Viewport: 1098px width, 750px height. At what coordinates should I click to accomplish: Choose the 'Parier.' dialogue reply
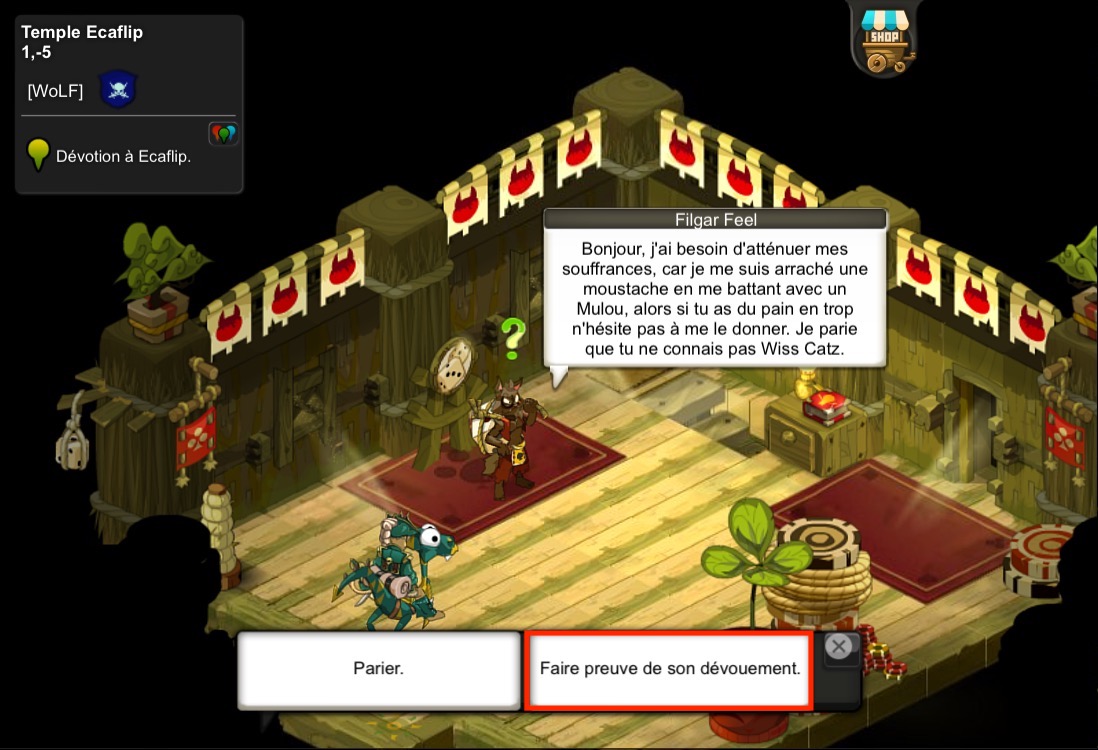tap(379, 669)
